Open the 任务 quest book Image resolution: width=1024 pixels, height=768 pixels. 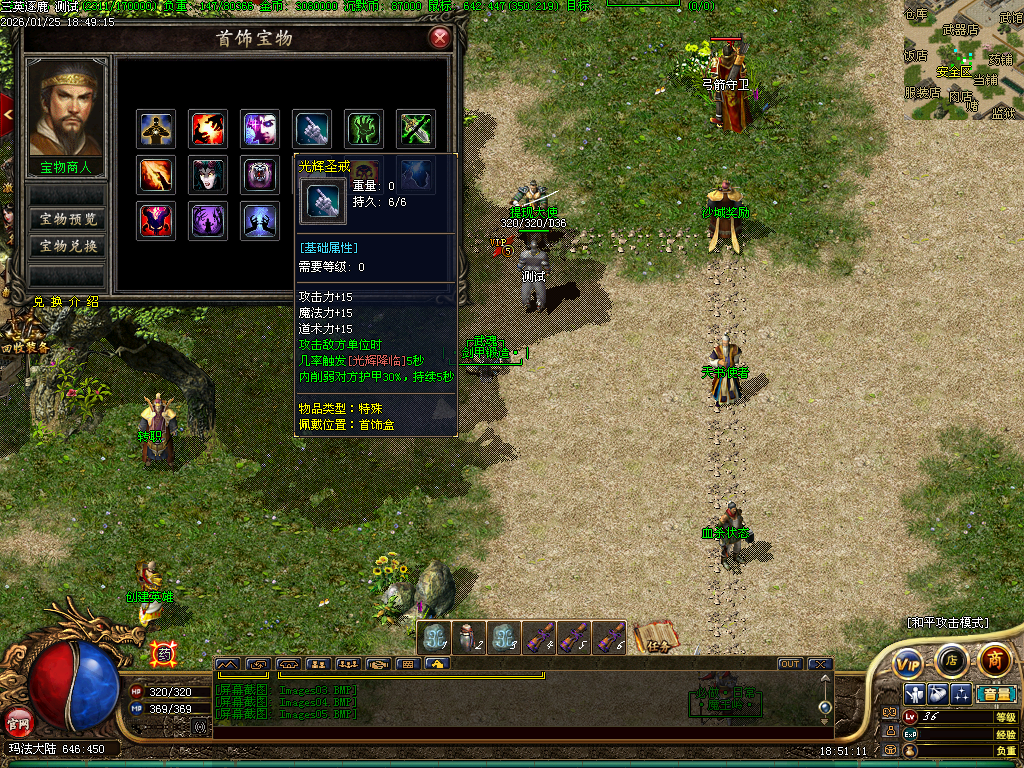pyautogui.click(x=656, y=637)
